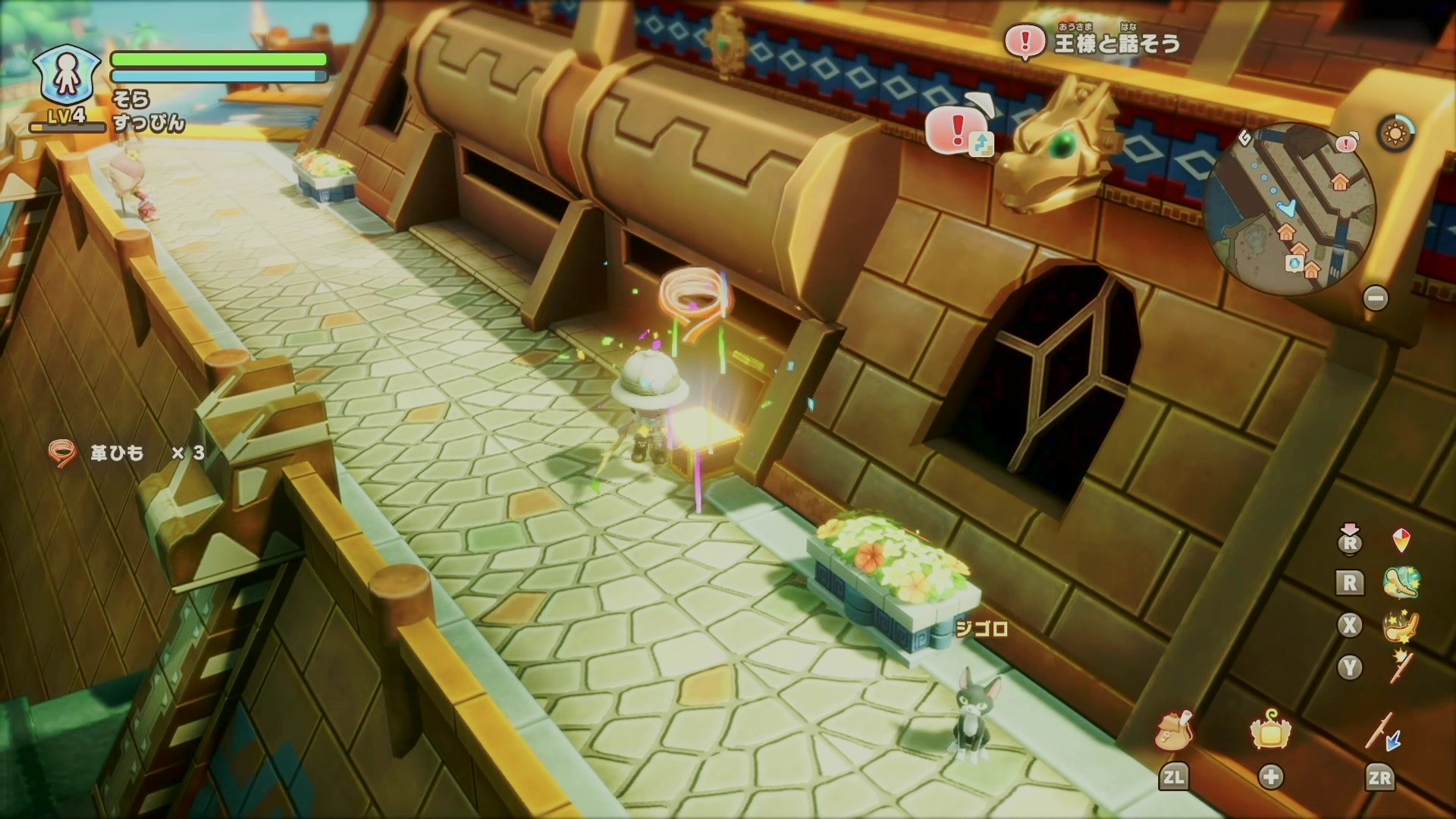Click the sun time-of-day dial
This screenshot has height=819, width=1456.
(x=1395, y=135)
